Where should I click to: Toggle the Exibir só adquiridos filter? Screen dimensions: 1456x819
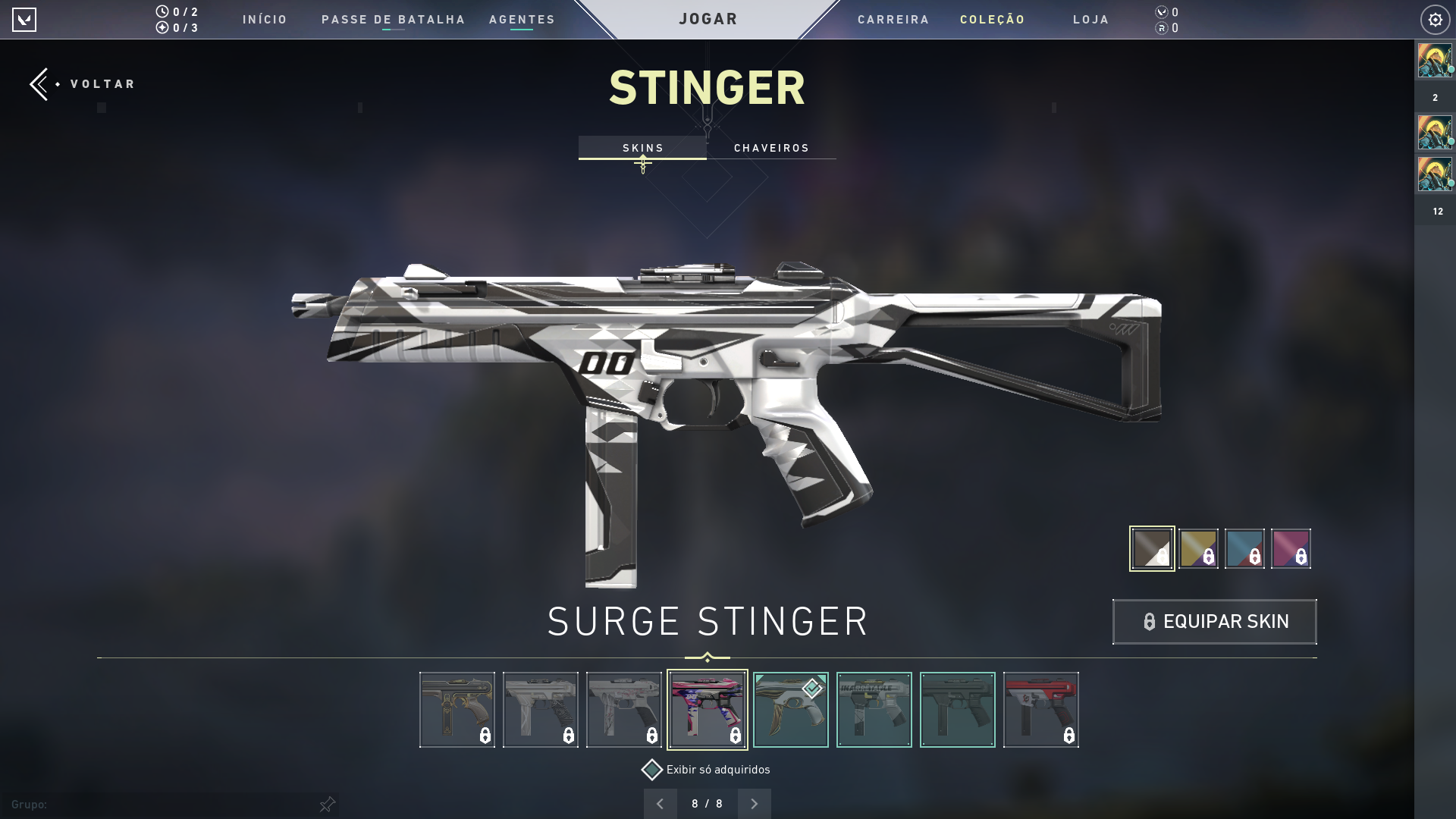click(652, 769)
